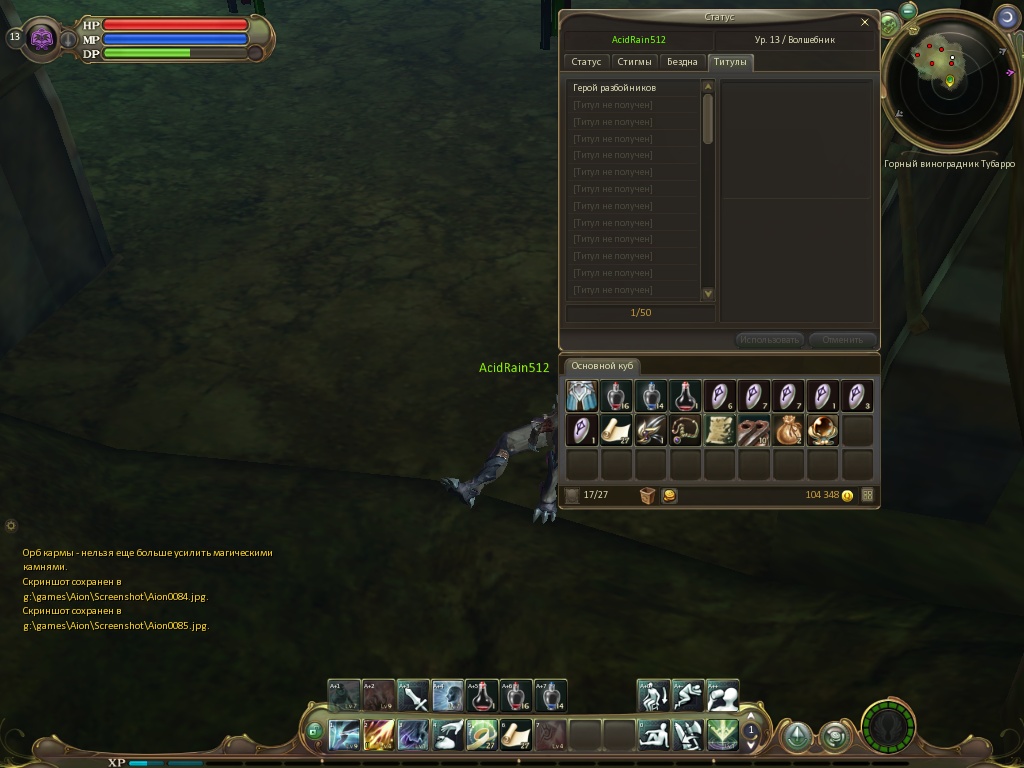Open the Стигмы tab

click(635, 62)
